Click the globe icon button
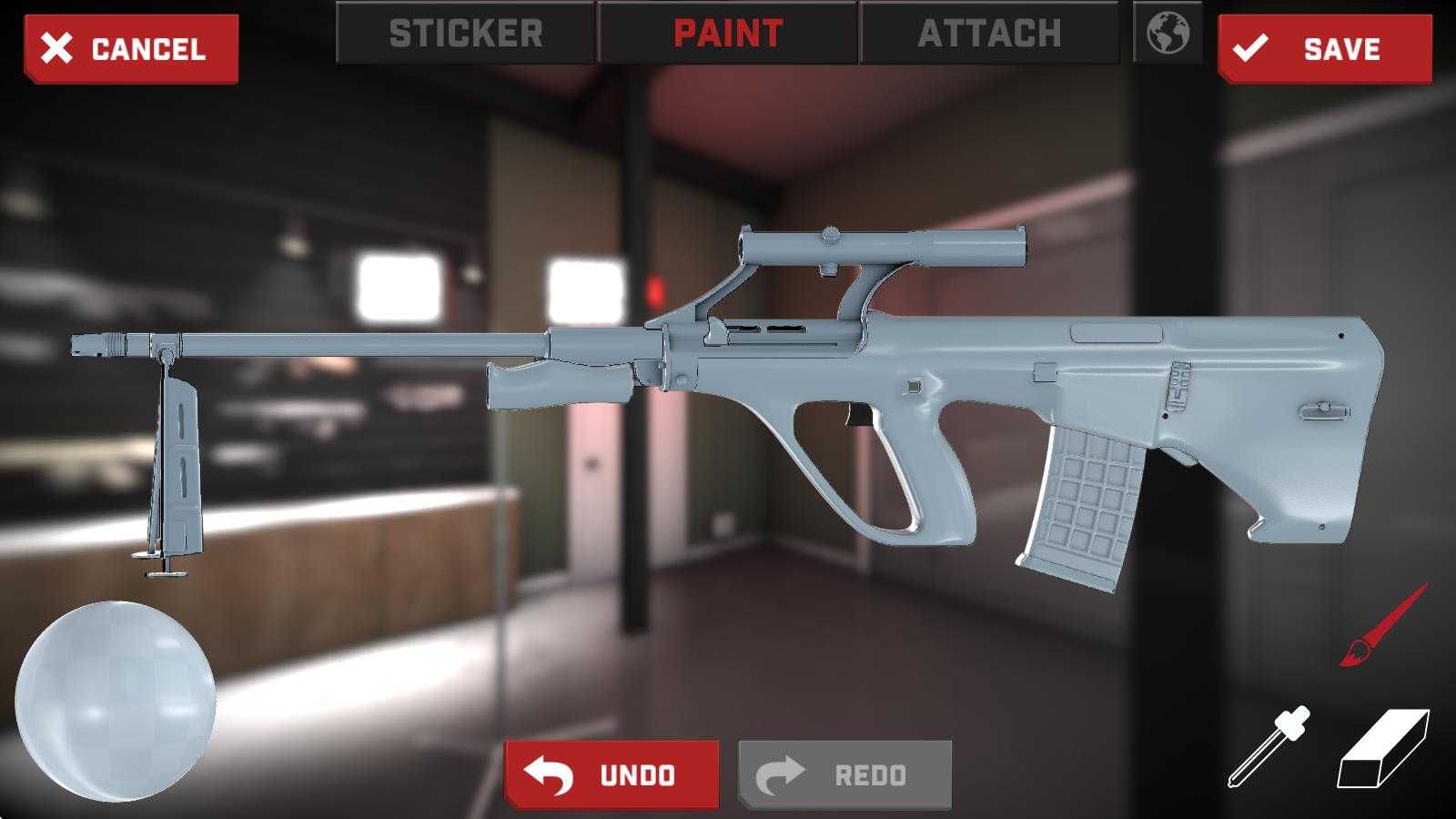This screenshot has height=819, width=1456. pos(1168,34)
